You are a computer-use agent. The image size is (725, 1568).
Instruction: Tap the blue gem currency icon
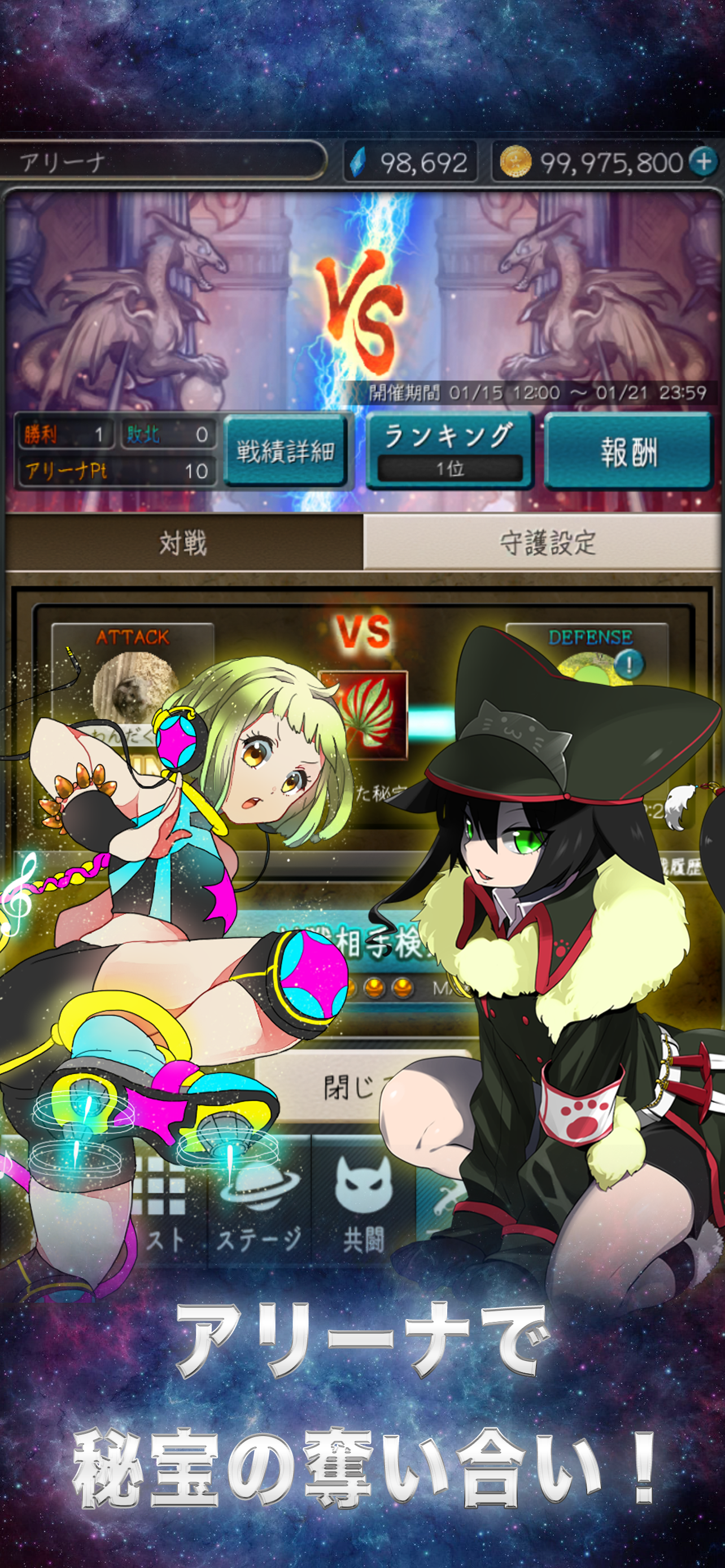coord(359,161)
